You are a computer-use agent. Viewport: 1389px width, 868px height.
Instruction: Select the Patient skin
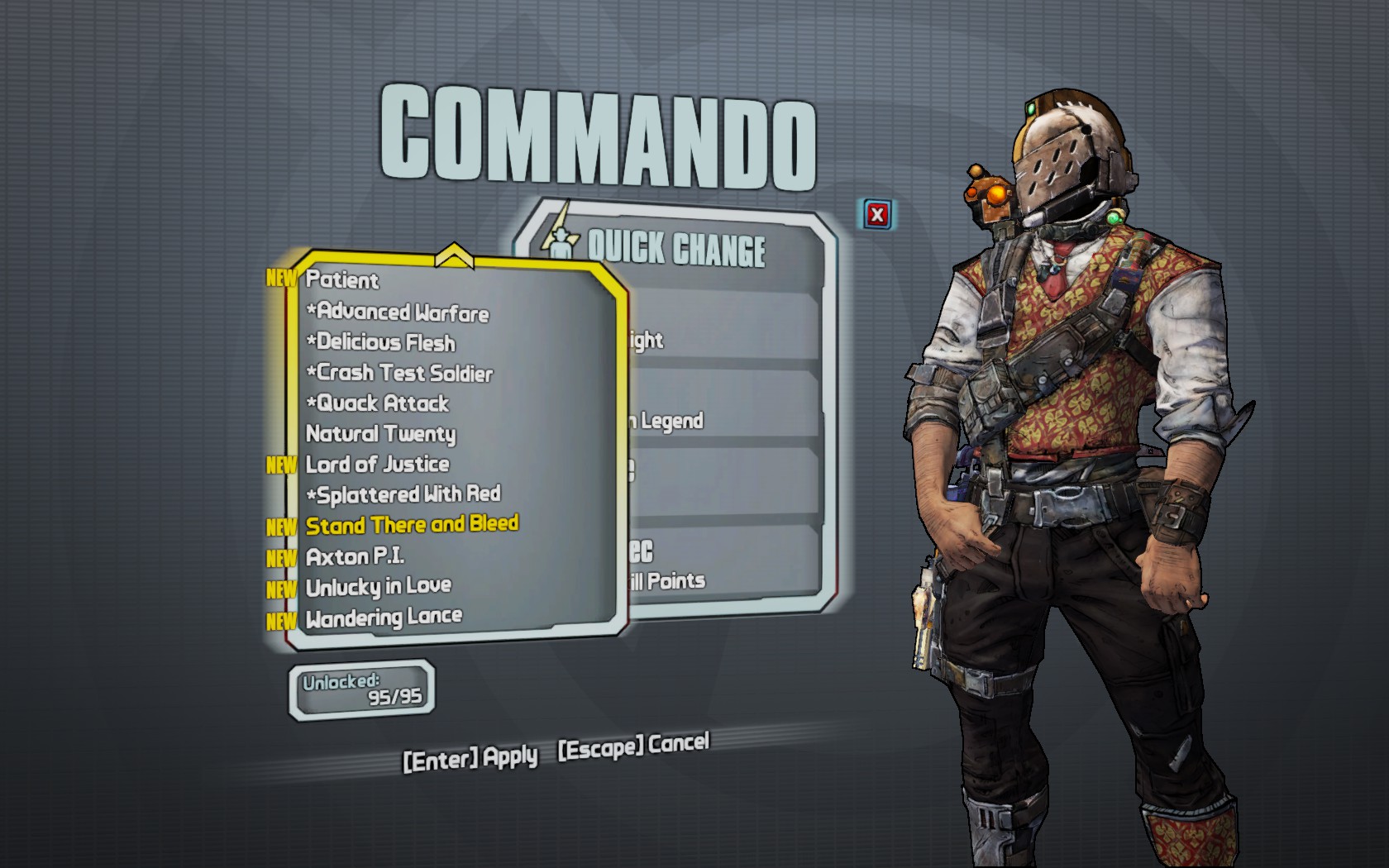341,281
